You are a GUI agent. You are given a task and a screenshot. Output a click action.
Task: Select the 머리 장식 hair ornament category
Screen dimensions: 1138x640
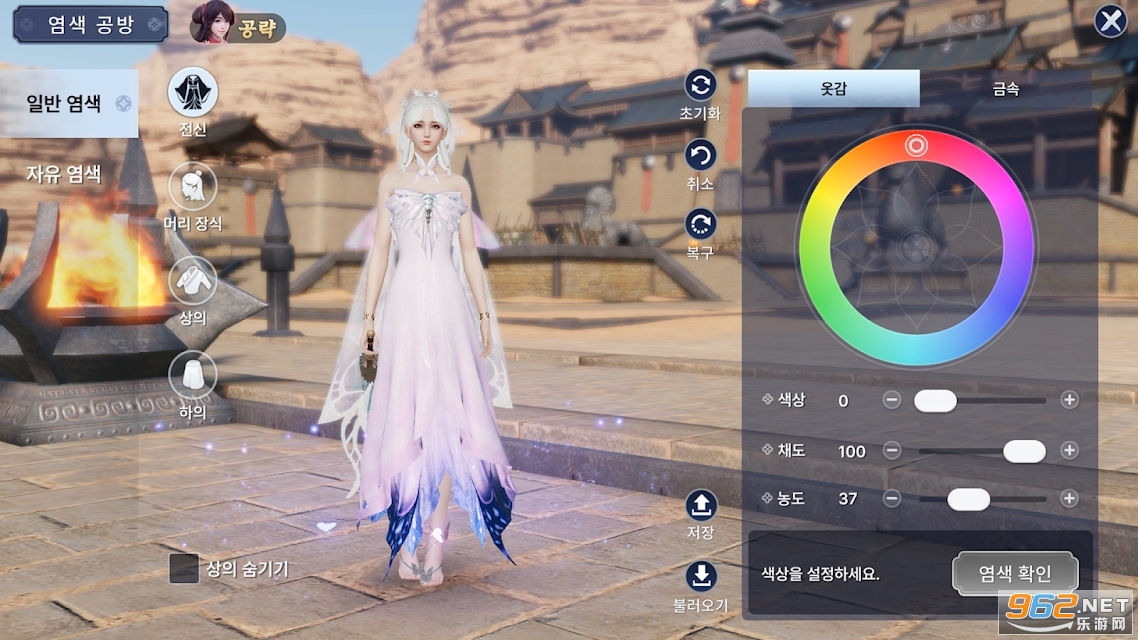click(x=192, y=187)
